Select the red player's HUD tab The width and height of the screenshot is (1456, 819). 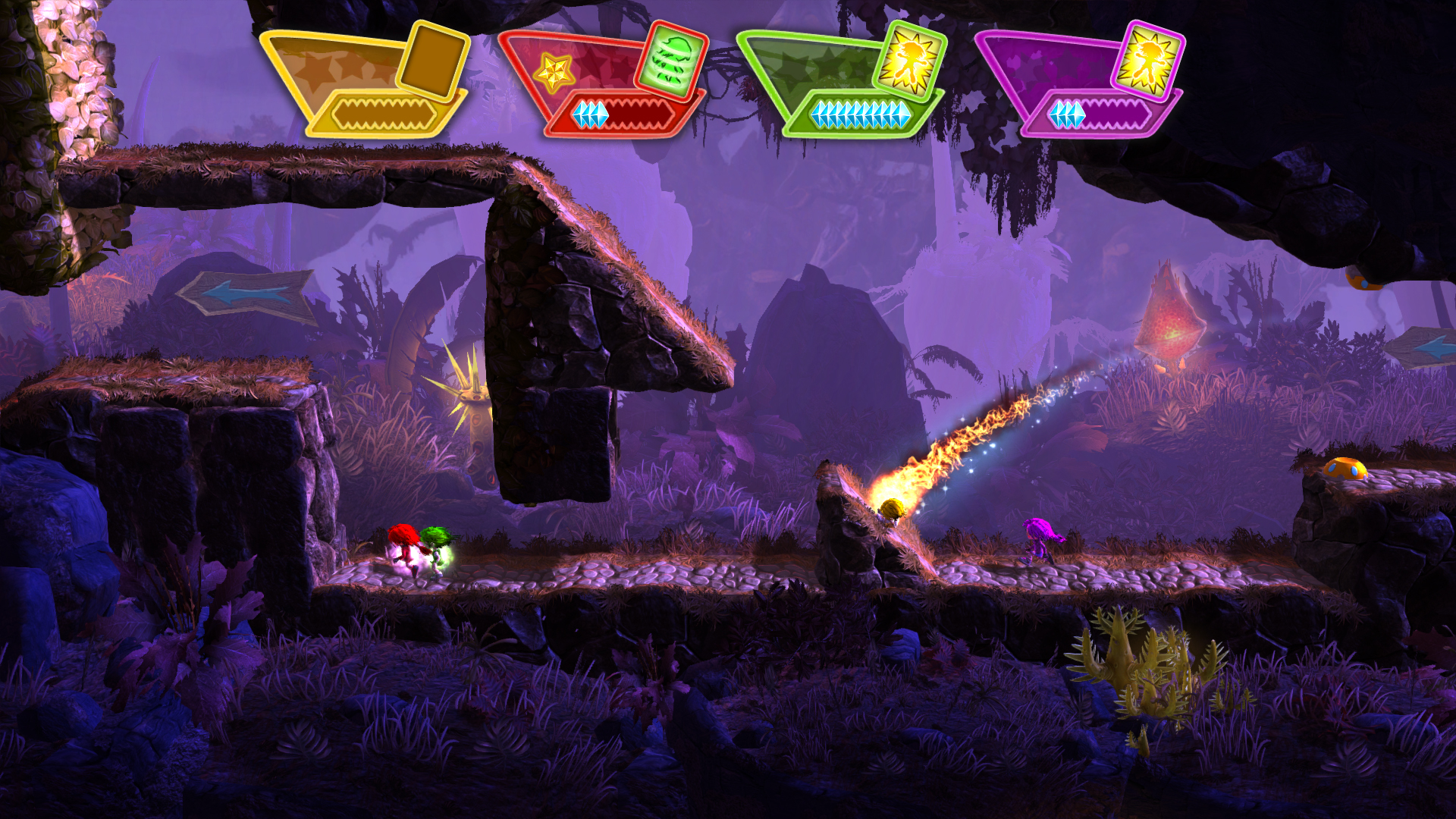599,68
